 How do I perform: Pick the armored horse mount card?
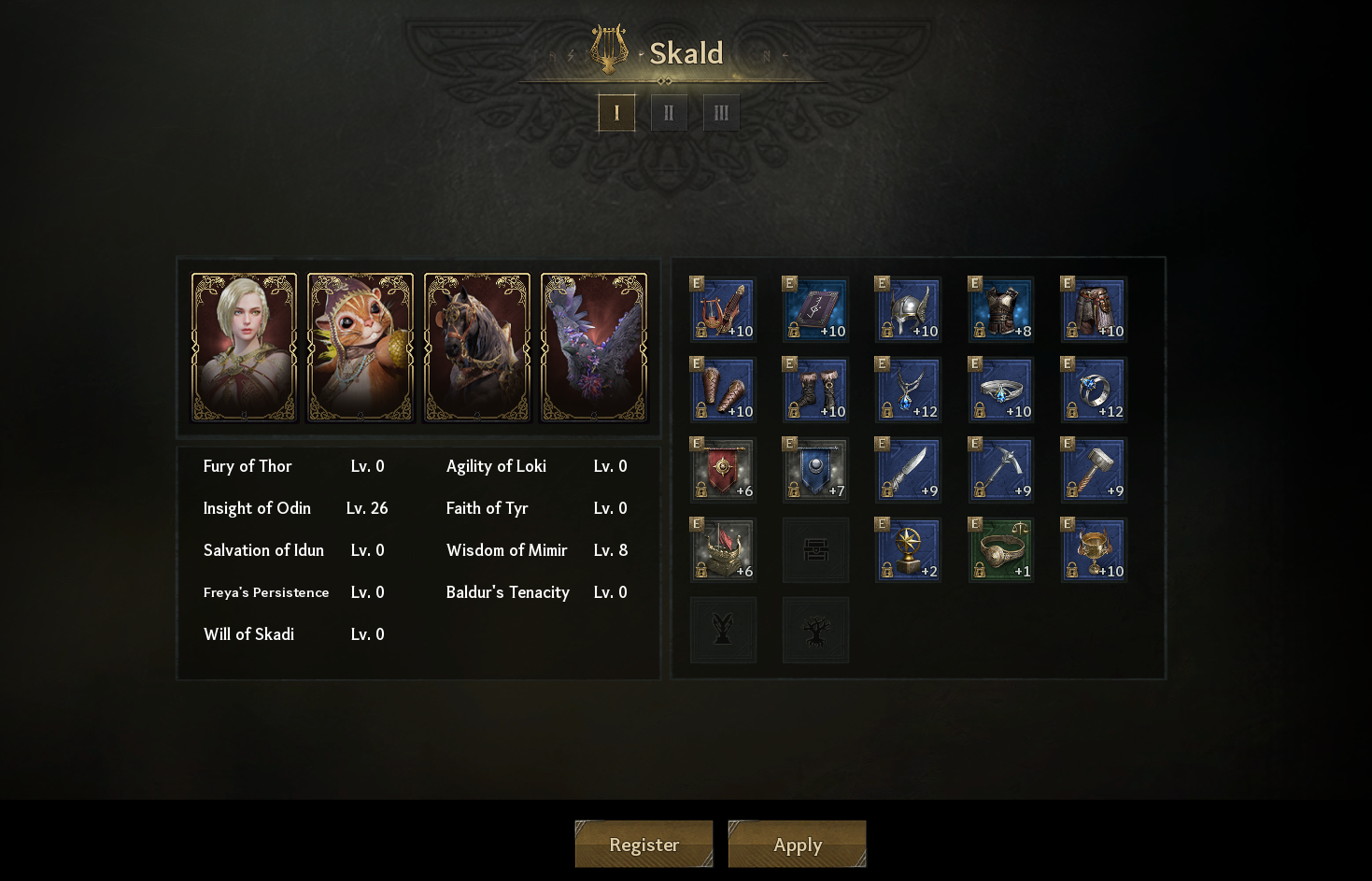click(477, 348)
